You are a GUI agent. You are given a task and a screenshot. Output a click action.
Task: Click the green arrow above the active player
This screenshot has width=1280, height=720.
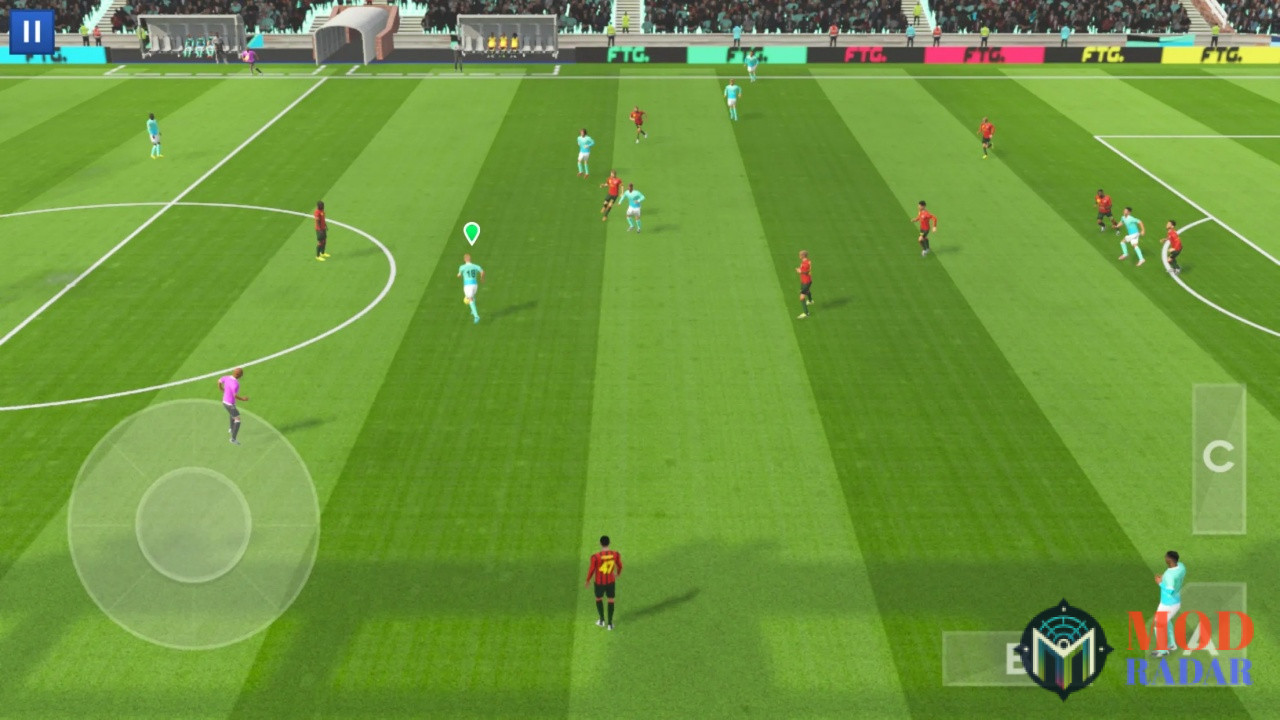[470, 234]
